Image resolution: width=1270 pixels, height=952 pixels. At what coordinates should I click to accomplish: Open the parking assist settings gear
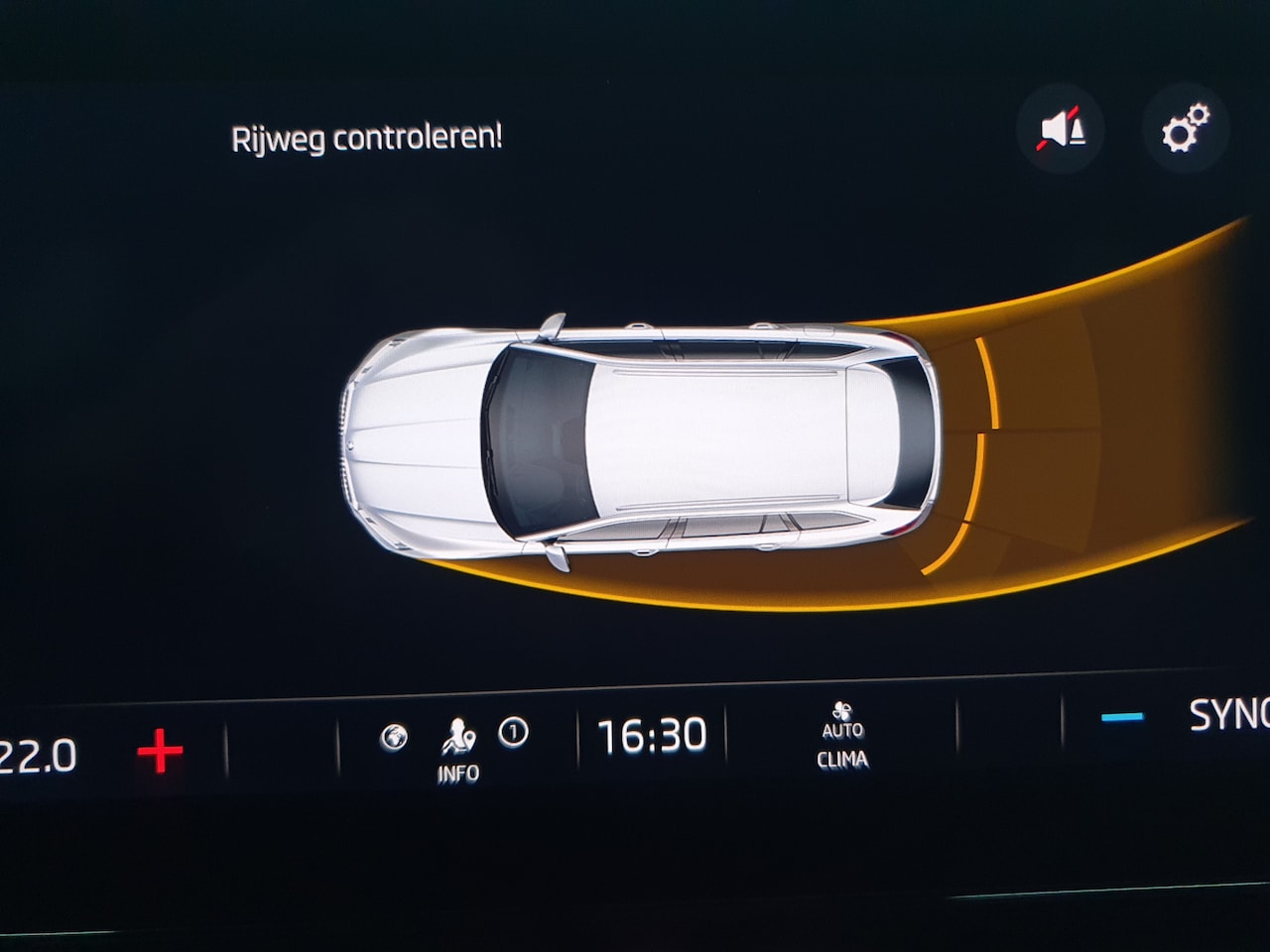[1185, 128]
